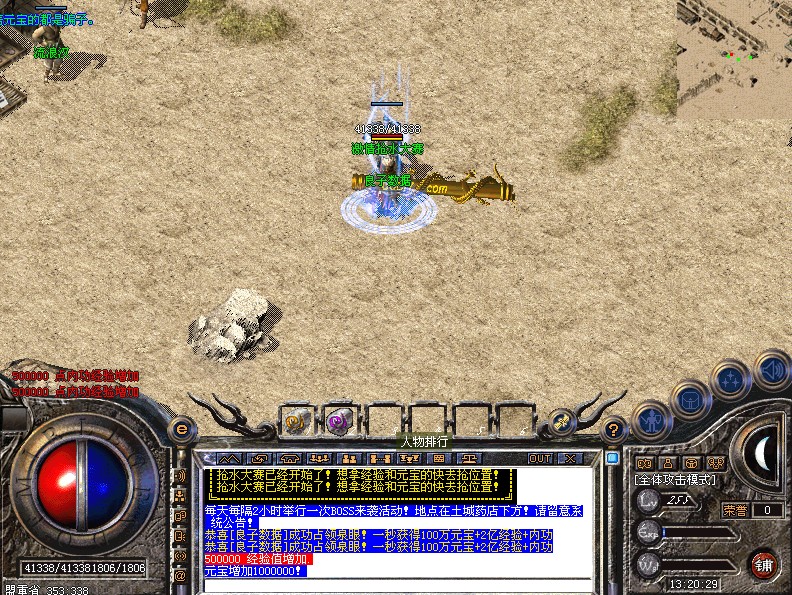The width and height of the screenshot is (792, 595).
Task: Open the skills button with sparkling stars
Action: pyautogui.click(x=732, y=380)
